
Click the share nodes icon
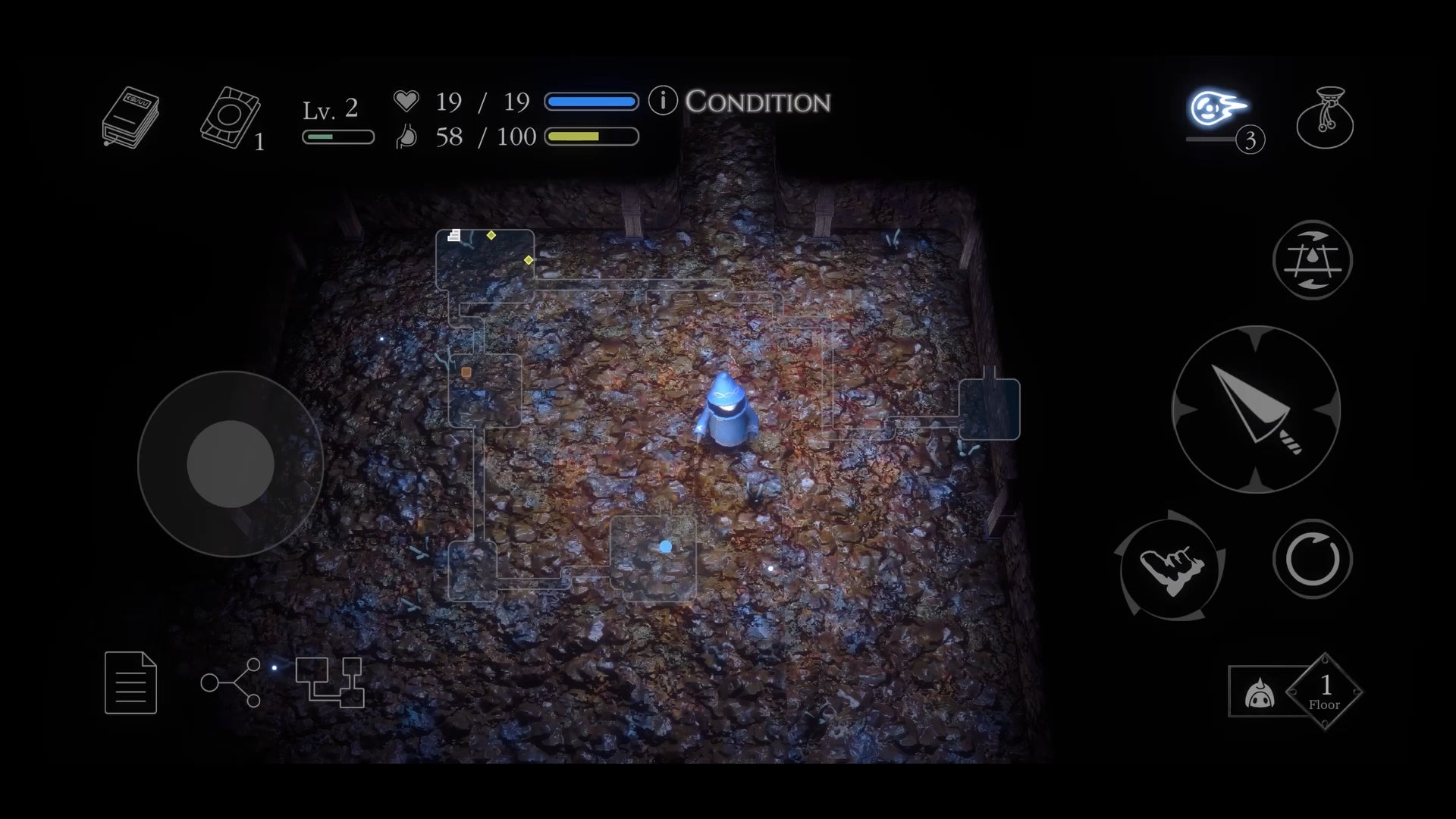tap(231, 682)
